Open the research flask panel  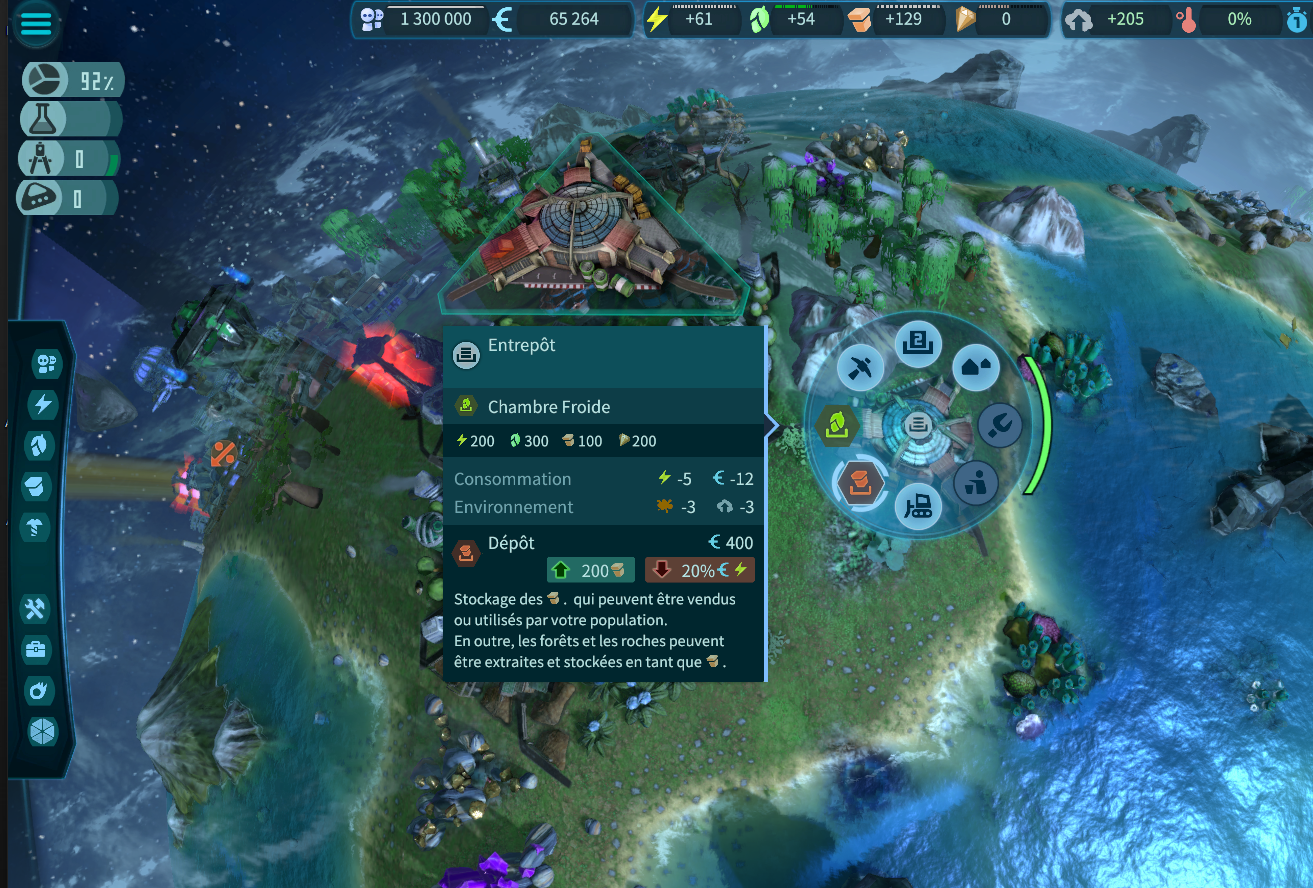pyautogui.click(x=43, y=119)
